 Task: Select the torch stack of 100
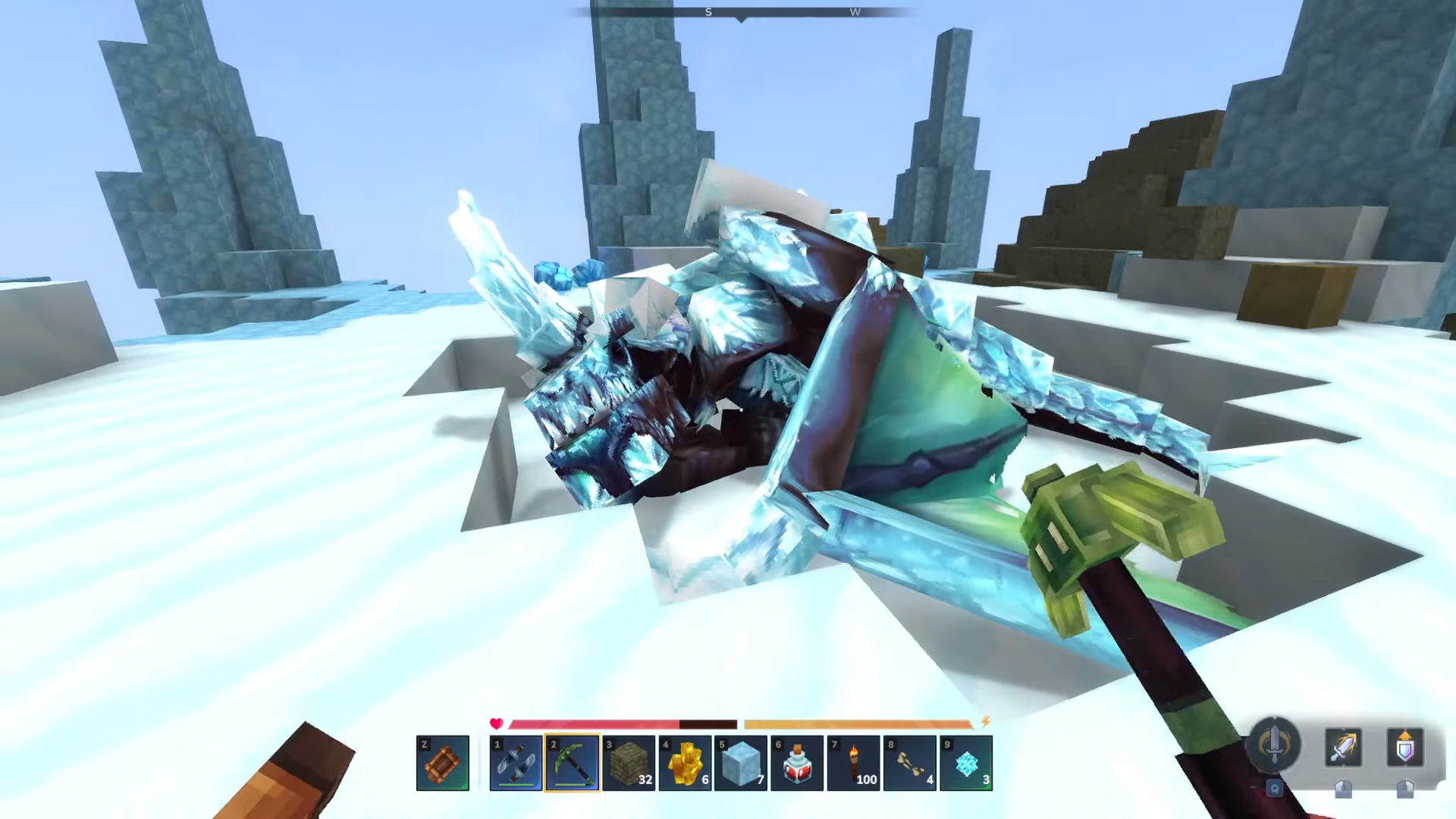coord(853,763)
